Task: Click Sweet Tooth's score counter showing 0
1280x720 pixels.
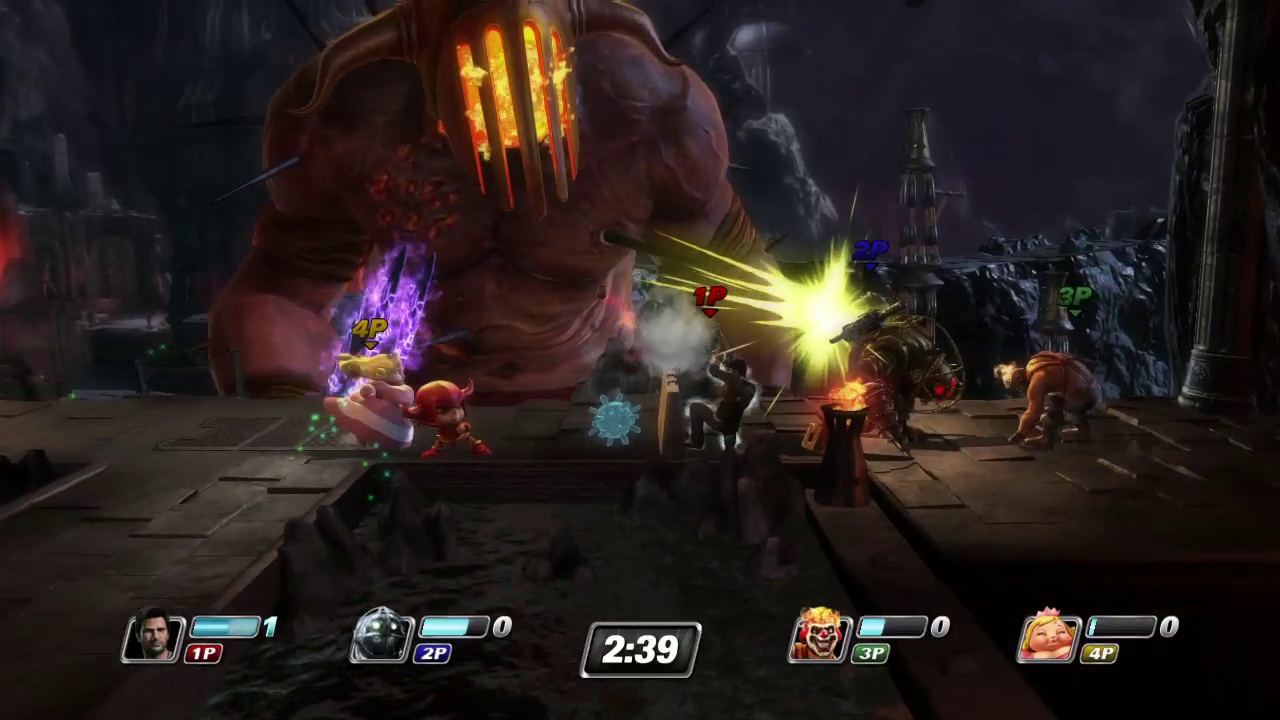Action: (x=938, y=627)
